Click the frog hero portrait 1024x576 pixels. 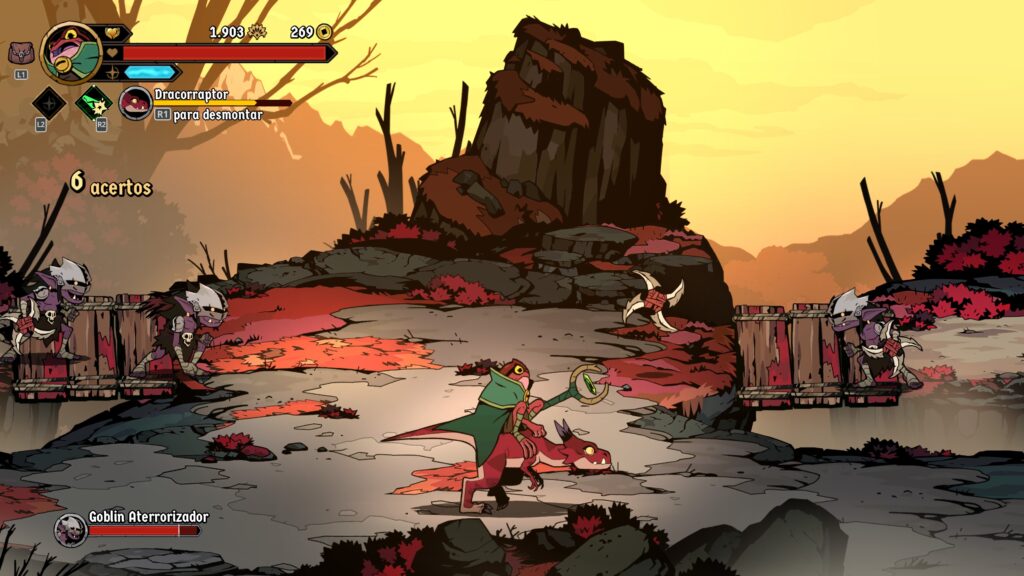[x=71, y=53]
